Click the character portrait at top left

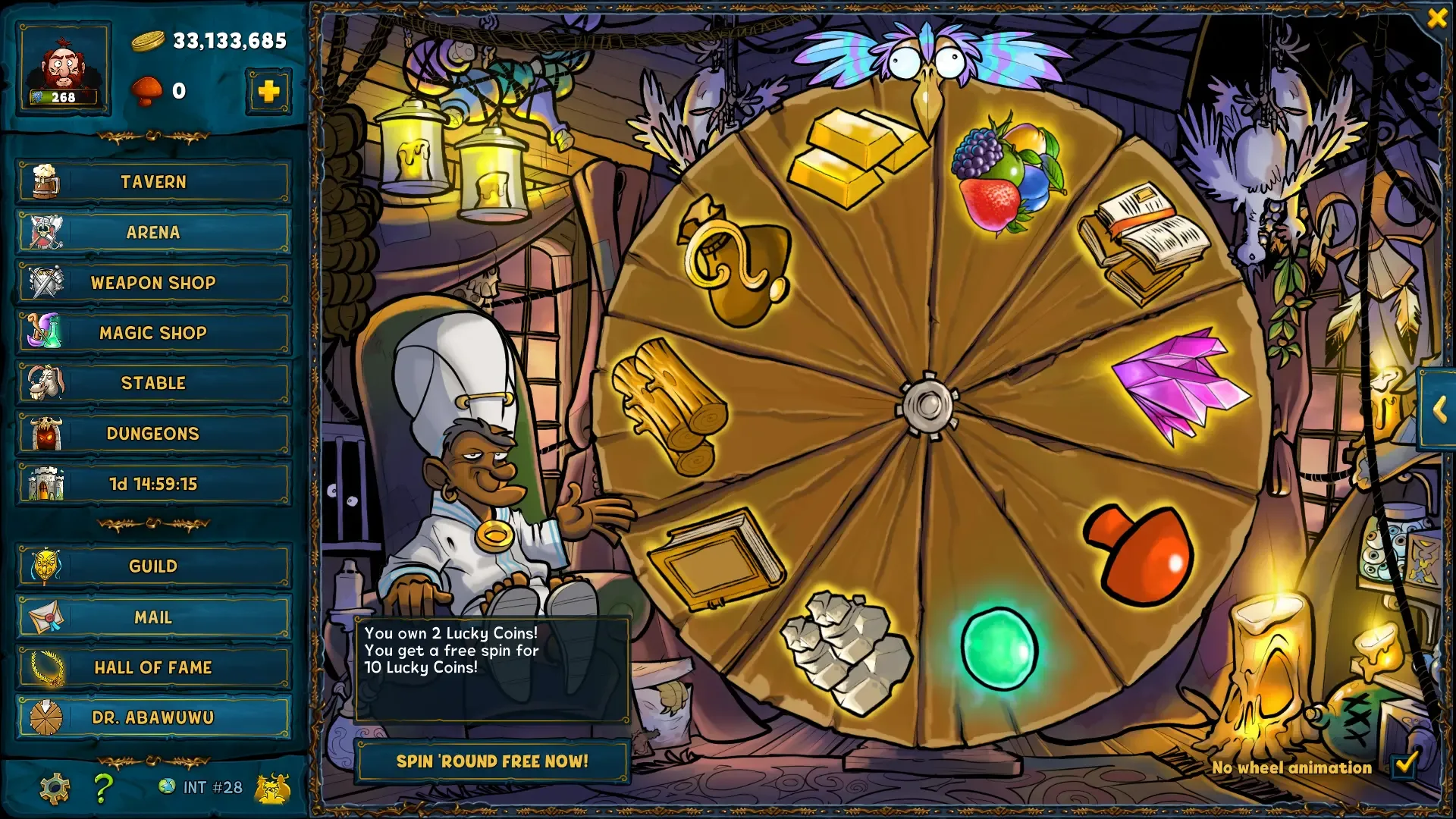point(64,68)
